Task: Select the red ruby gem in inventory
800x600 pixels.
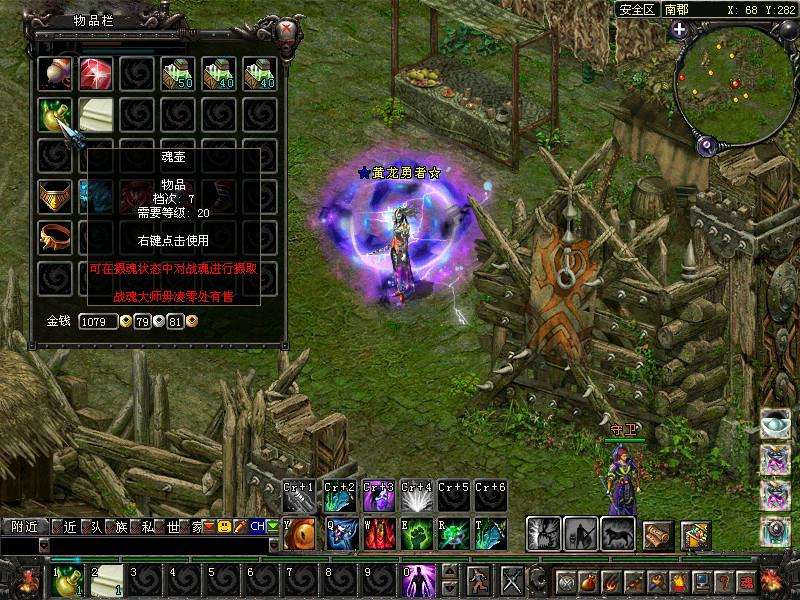Action: [x=96, y=74]
